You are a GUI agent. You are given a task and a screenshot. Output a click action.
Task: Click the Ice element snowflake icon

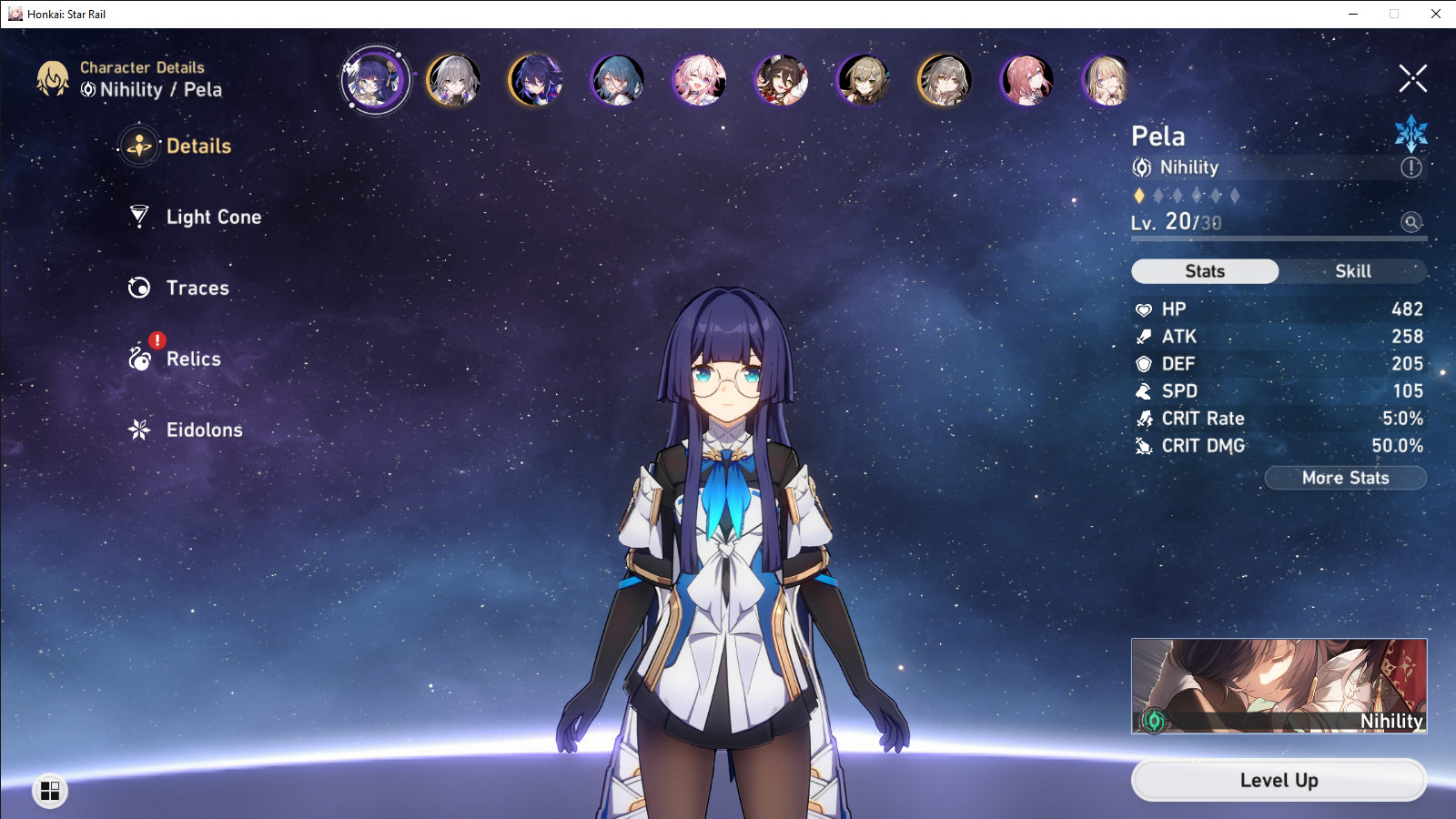click(x=1410, y=133)
